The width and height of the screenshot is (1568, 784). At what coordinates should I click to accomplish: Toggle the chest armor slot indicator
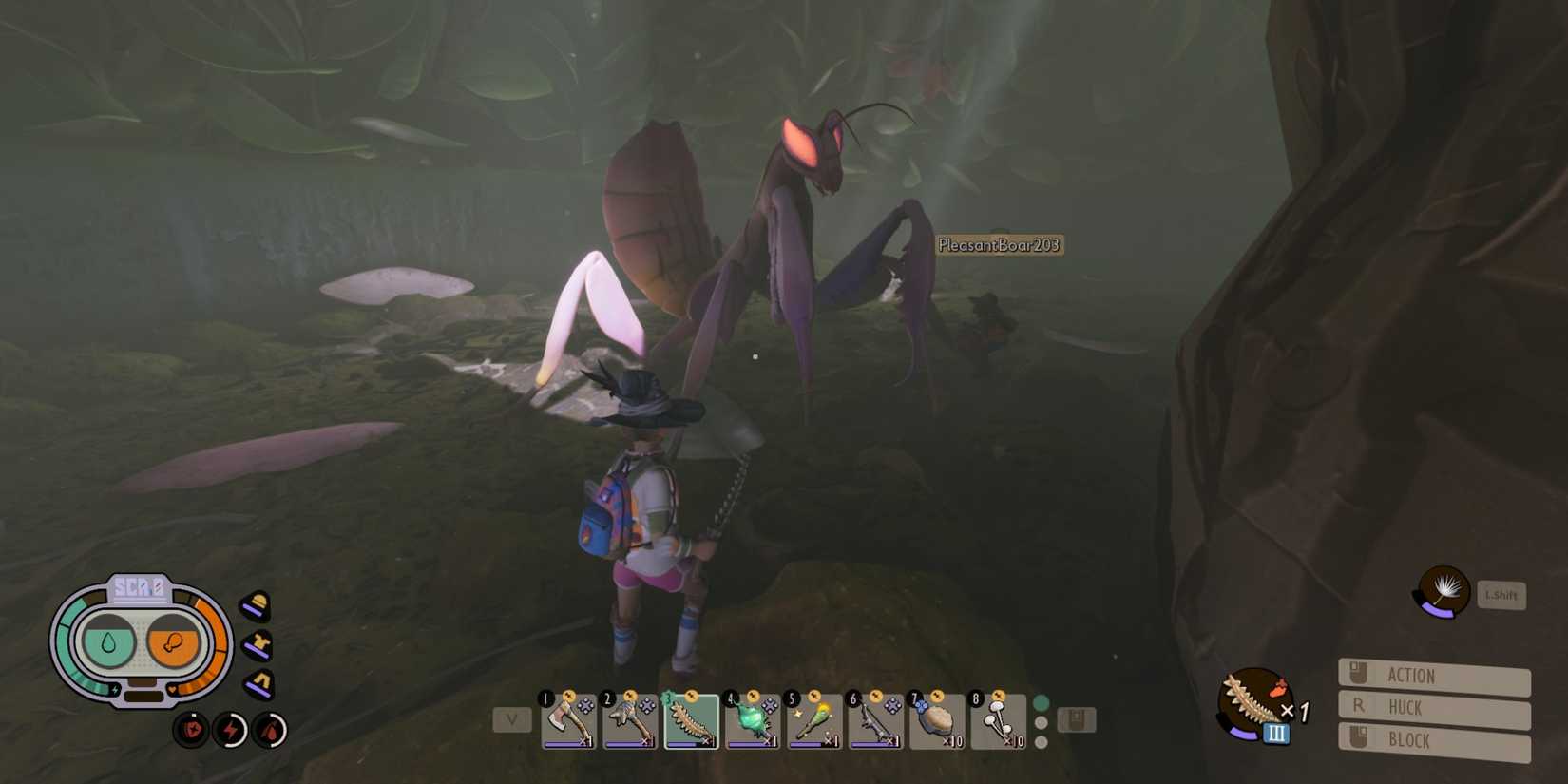[257, 641]
